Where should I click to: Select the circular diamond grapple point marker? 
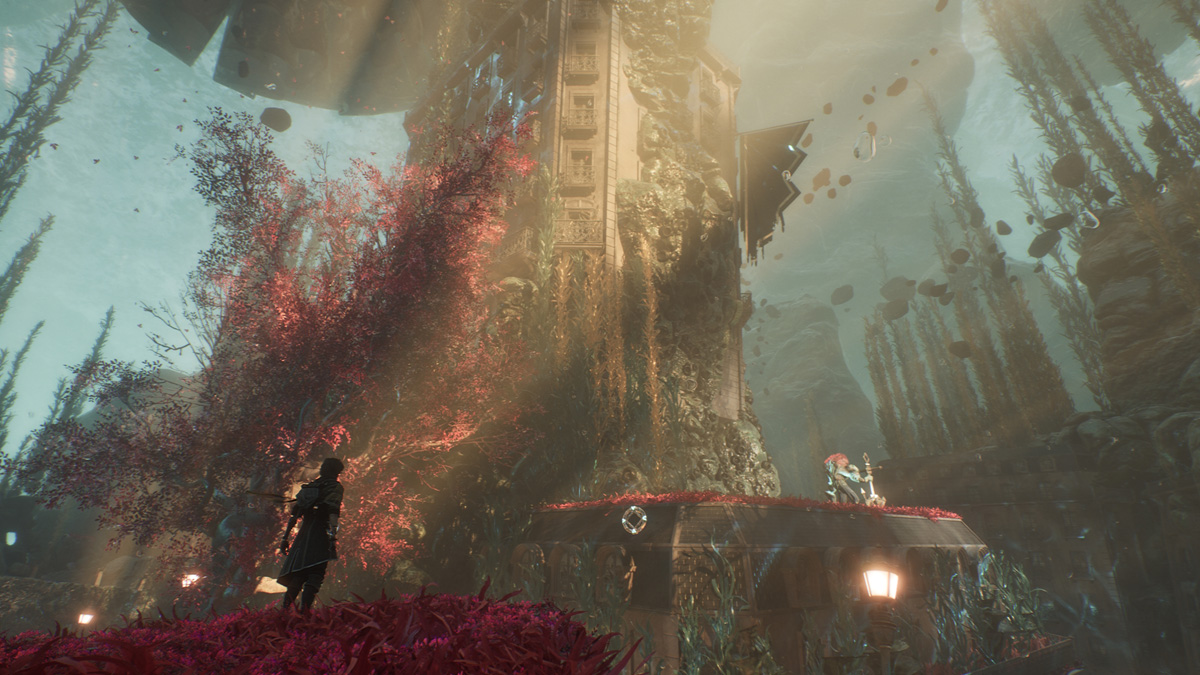click(633, 519)
